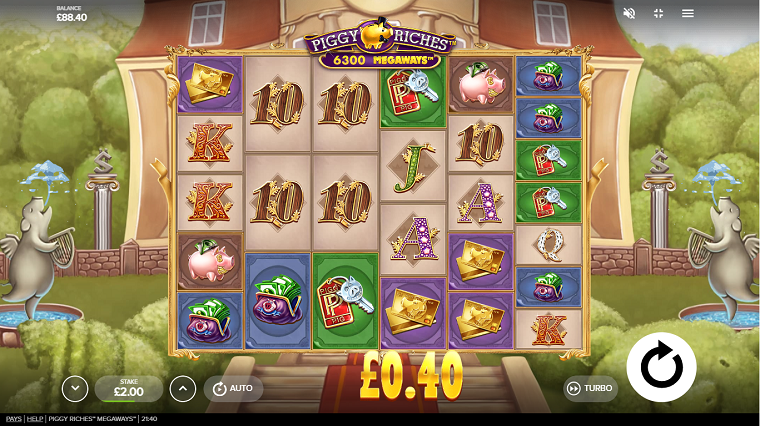This screenshot has width=760, height=426.
Task: Open the hamburger menu
Action: (x=688, y=13)
